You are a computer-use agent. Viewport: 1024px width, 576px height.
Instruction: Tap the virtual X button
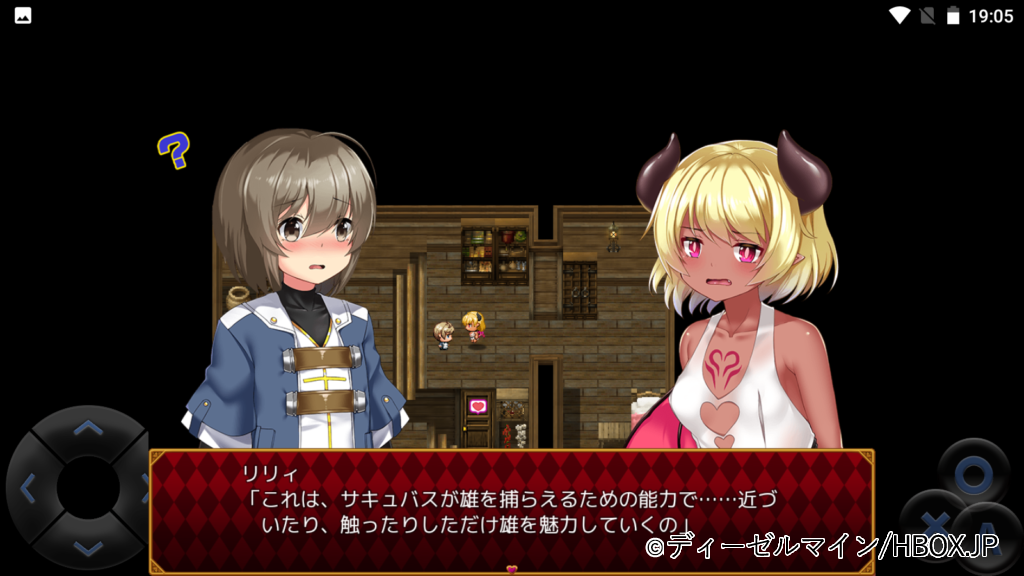tap(933, 525)
